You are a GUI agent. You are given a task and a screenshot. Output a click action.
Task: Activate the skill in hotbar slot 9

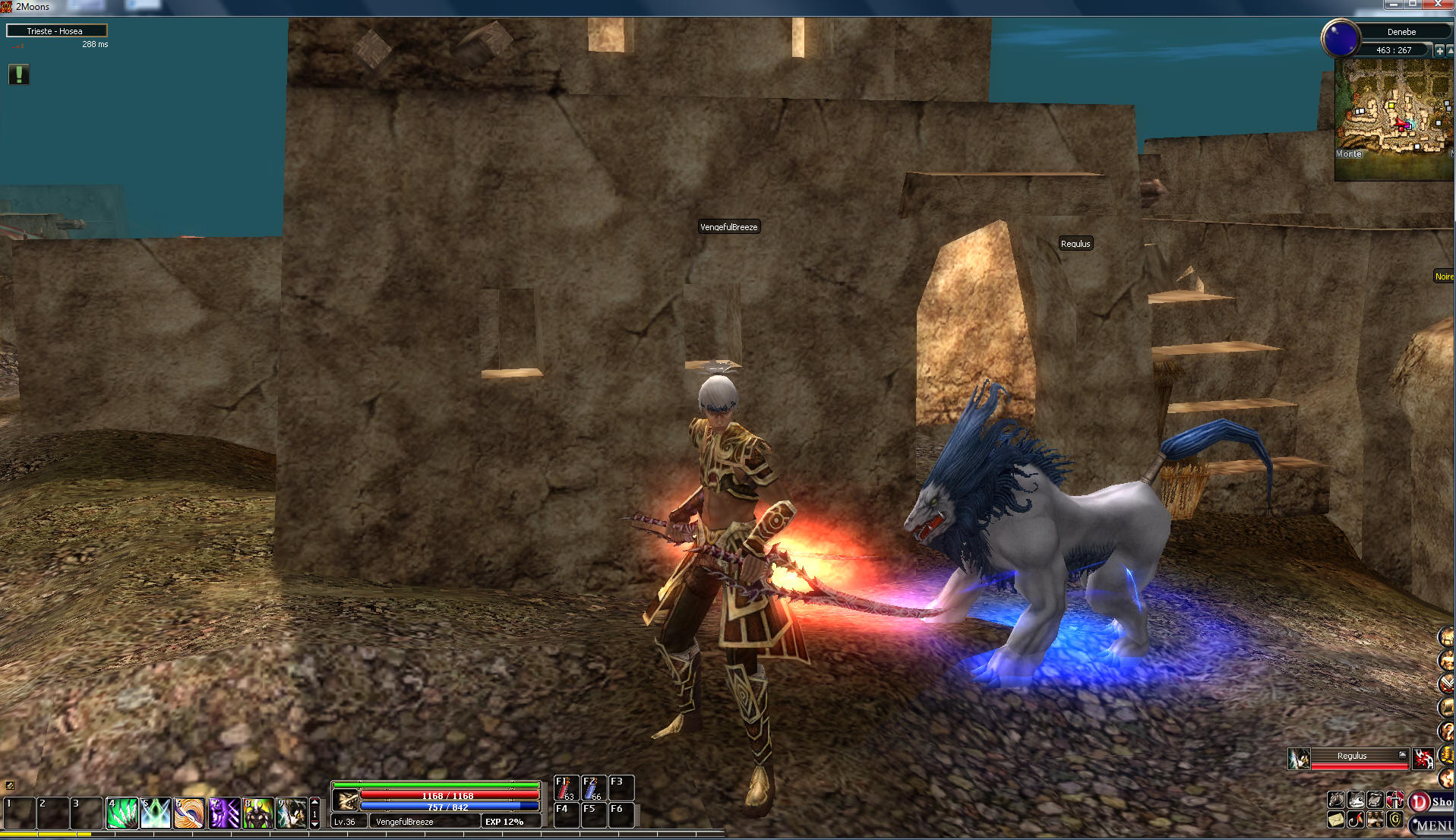(292, 813)
